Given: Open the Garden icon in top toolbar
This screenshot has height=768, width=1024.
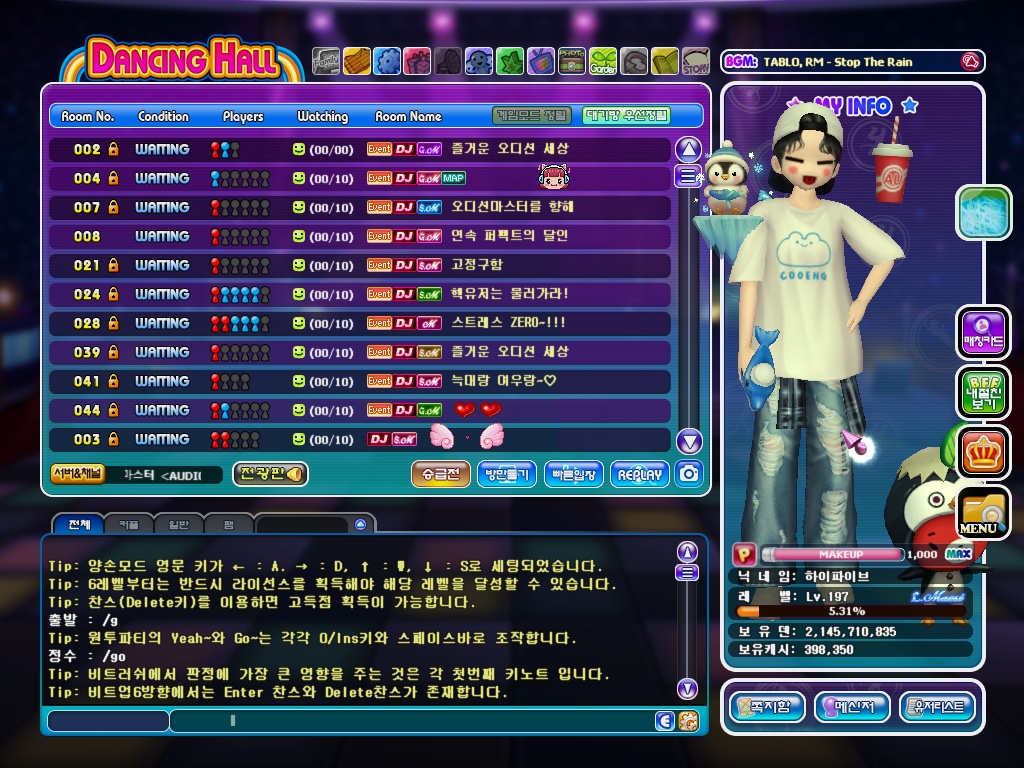Looking at the screenshot, I should click(603, 62).
